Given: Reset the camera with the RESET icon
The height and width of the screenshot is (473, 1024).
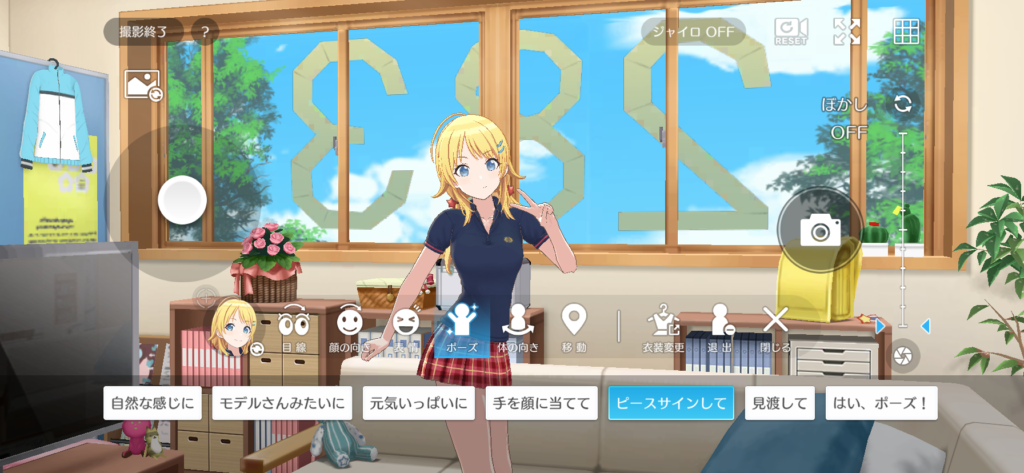Looking at the screenshot, I should (x=790, y=32).
